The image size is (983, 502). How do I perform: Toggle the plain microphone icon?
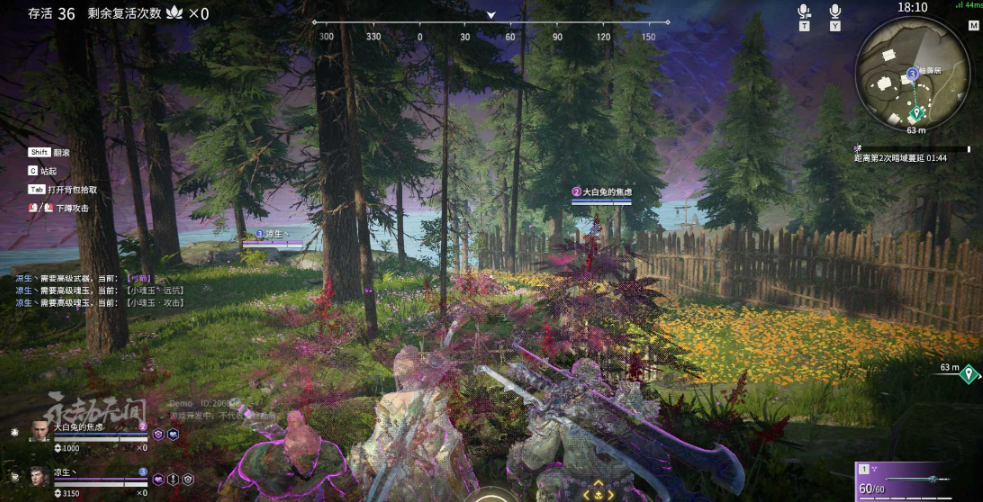tap(835, 12)
